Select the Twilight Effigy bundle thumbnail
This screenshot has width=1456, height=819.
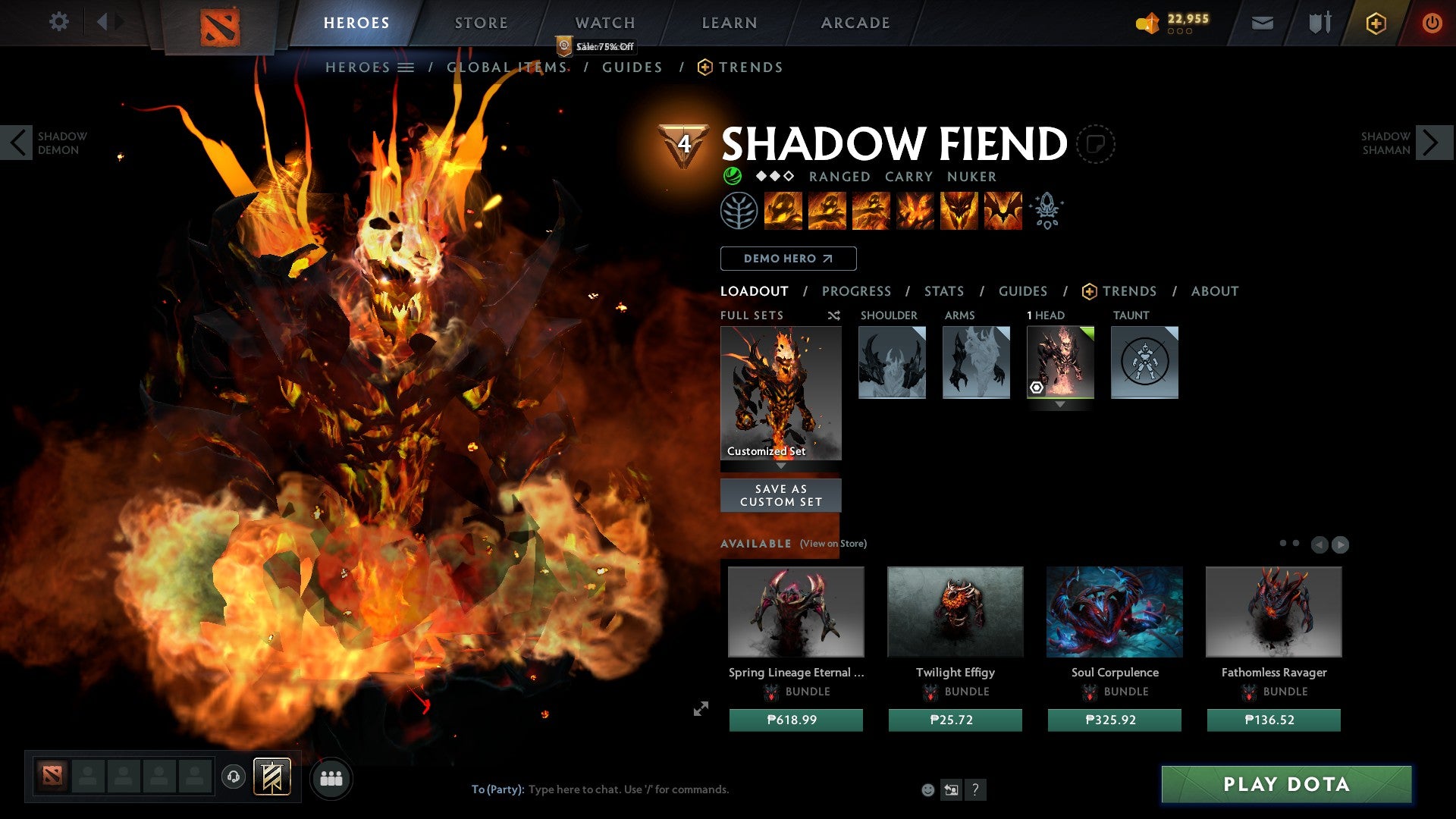tap(955, 611)
